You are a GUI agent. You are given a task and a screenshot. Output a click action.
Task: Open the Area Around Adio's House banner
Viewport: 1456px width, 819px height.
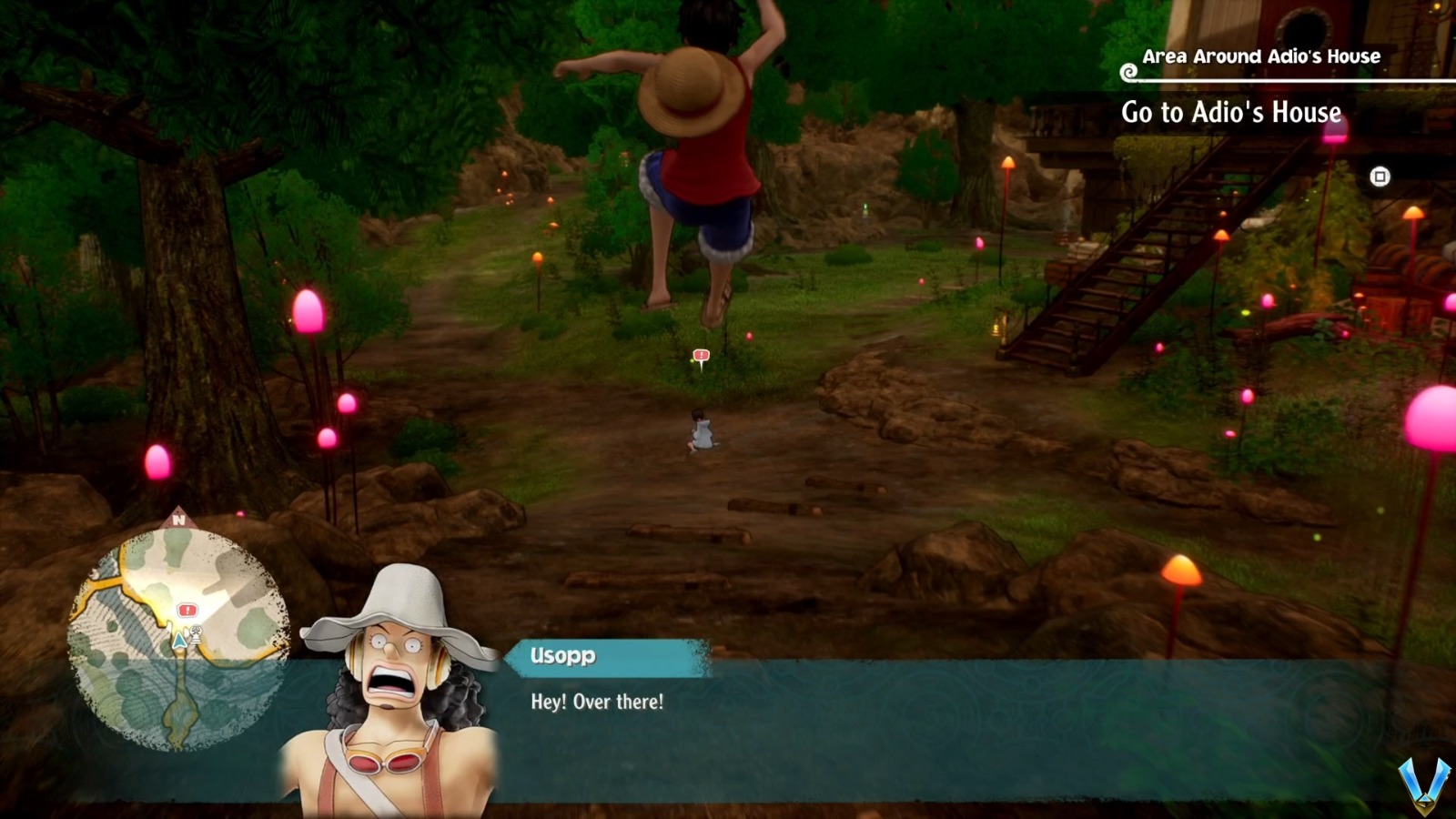click(1261, 56)
